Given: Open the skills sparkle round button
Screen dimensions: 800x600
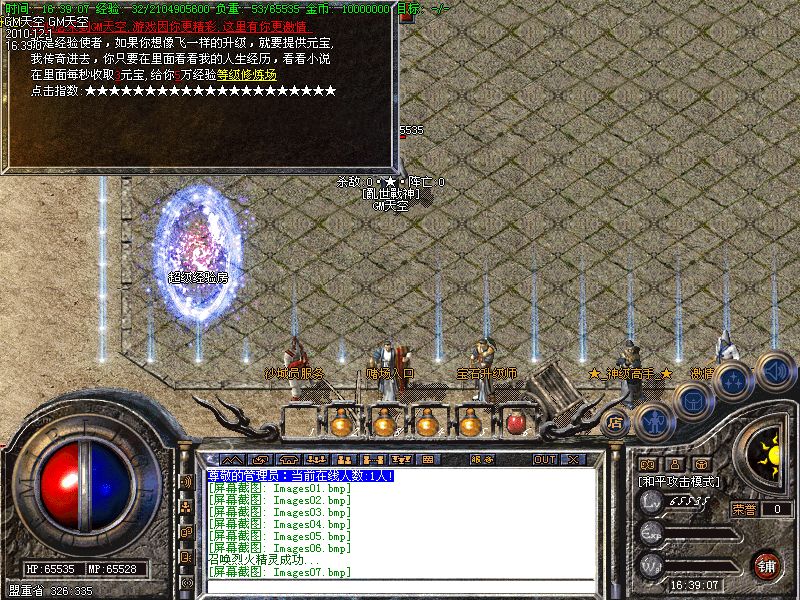Looking at the screenshot, I should 734,381.
